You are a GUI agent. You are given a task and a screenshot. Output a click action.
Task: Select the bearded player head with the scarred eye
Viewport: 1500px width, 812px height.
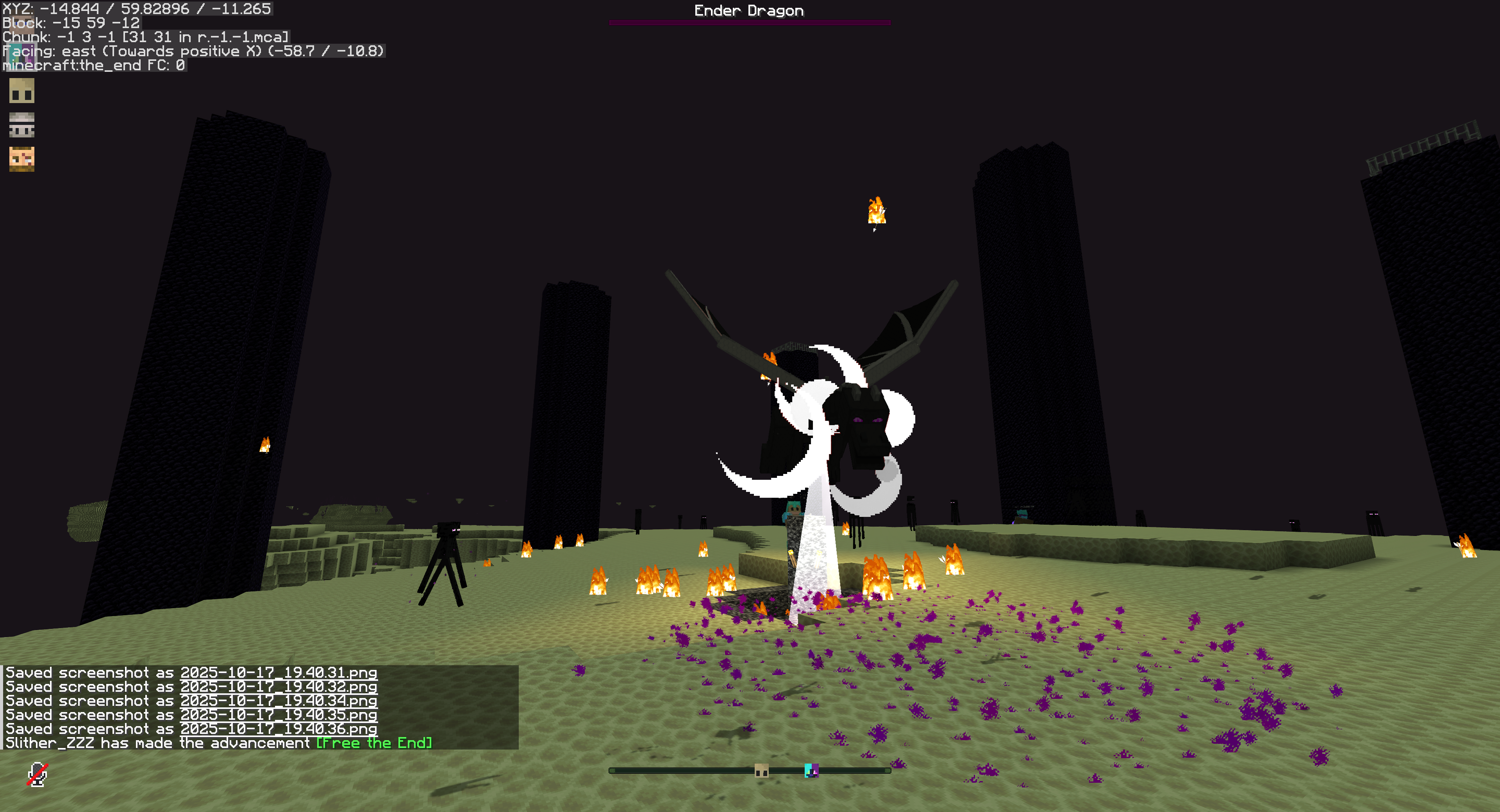[x=21, y=159]
